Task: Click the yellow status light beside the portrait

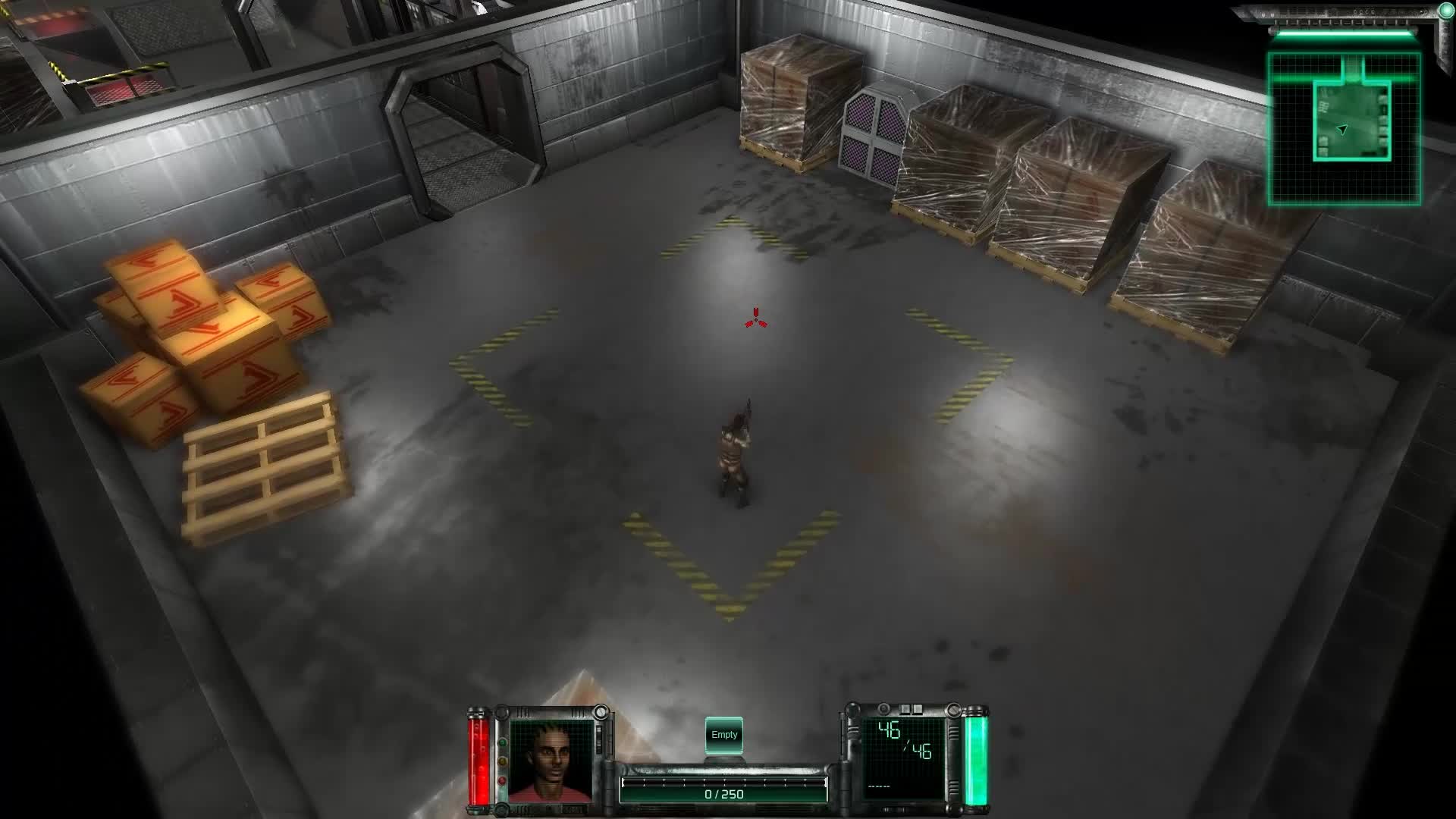Action: (502, 762)
